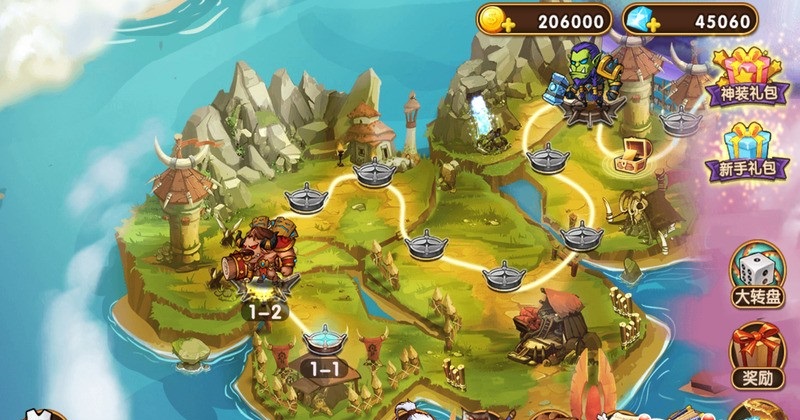
Task: Tap the gold coin plus button
Action: 493,20
